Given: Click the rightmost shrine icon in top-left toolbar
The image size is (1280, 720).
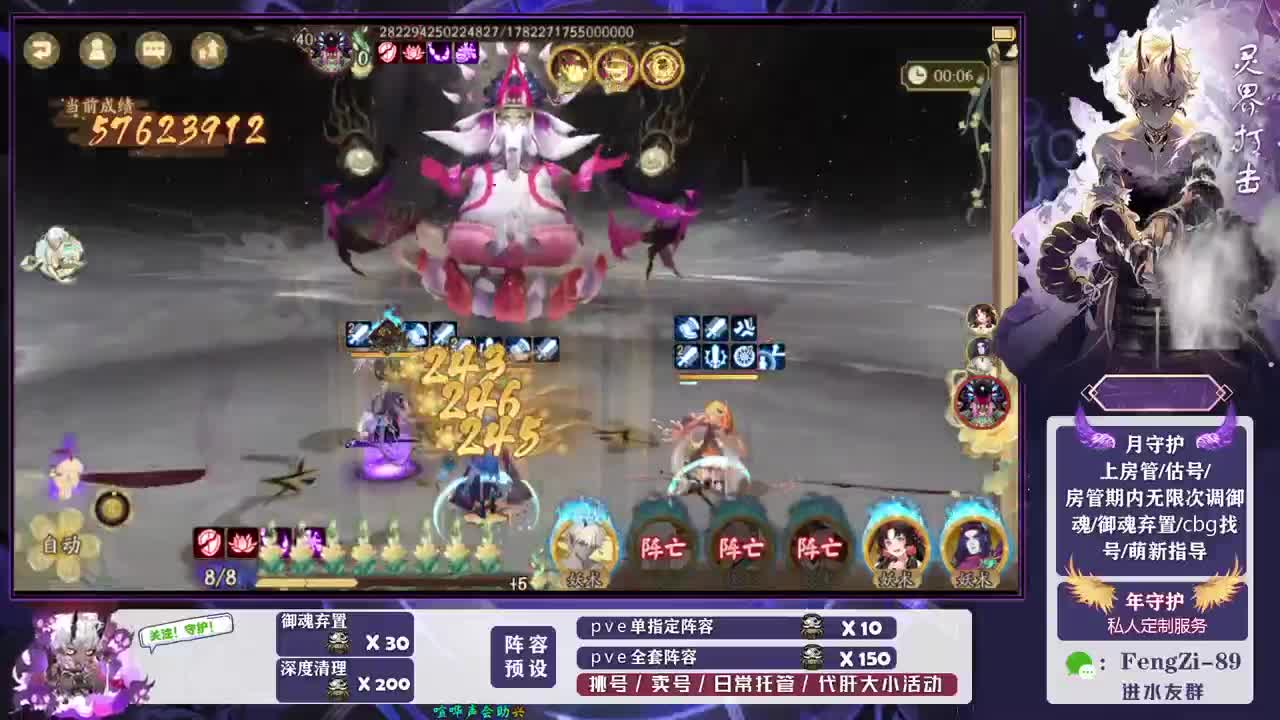Looking at the screenshot, I should 207,50.
